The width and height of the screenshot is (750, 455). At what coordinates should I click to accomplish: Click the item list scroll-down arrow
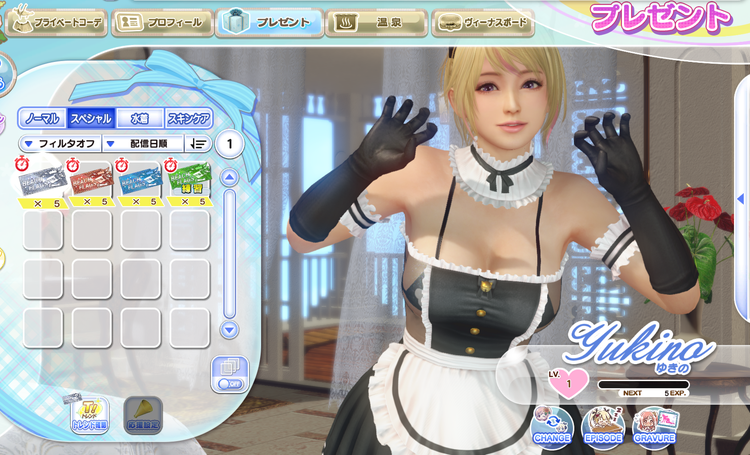click(229, 329)
